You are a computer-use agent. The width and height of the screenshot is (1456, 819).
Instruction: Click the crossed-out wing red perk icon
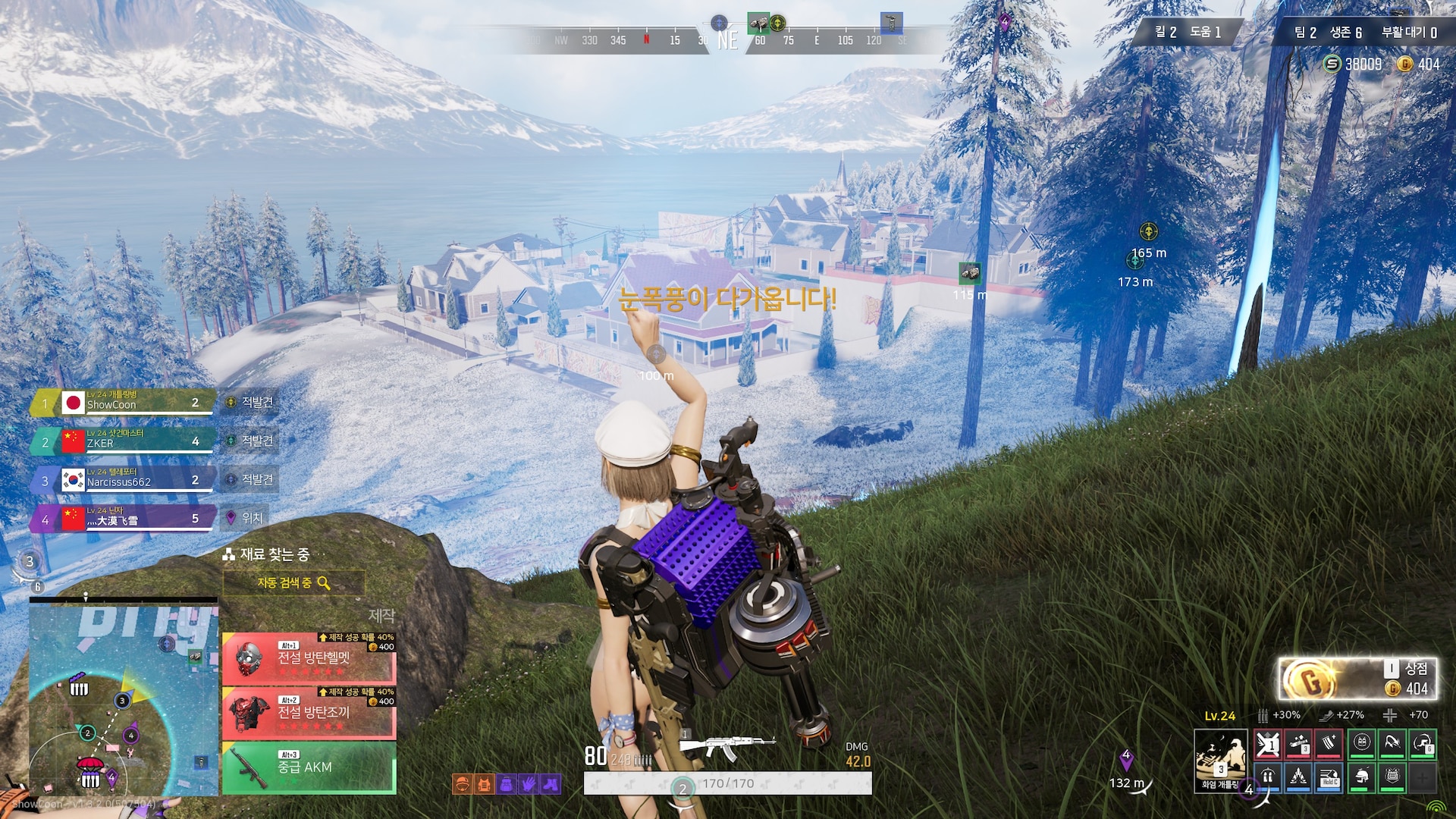click(x=1268, y=745)
